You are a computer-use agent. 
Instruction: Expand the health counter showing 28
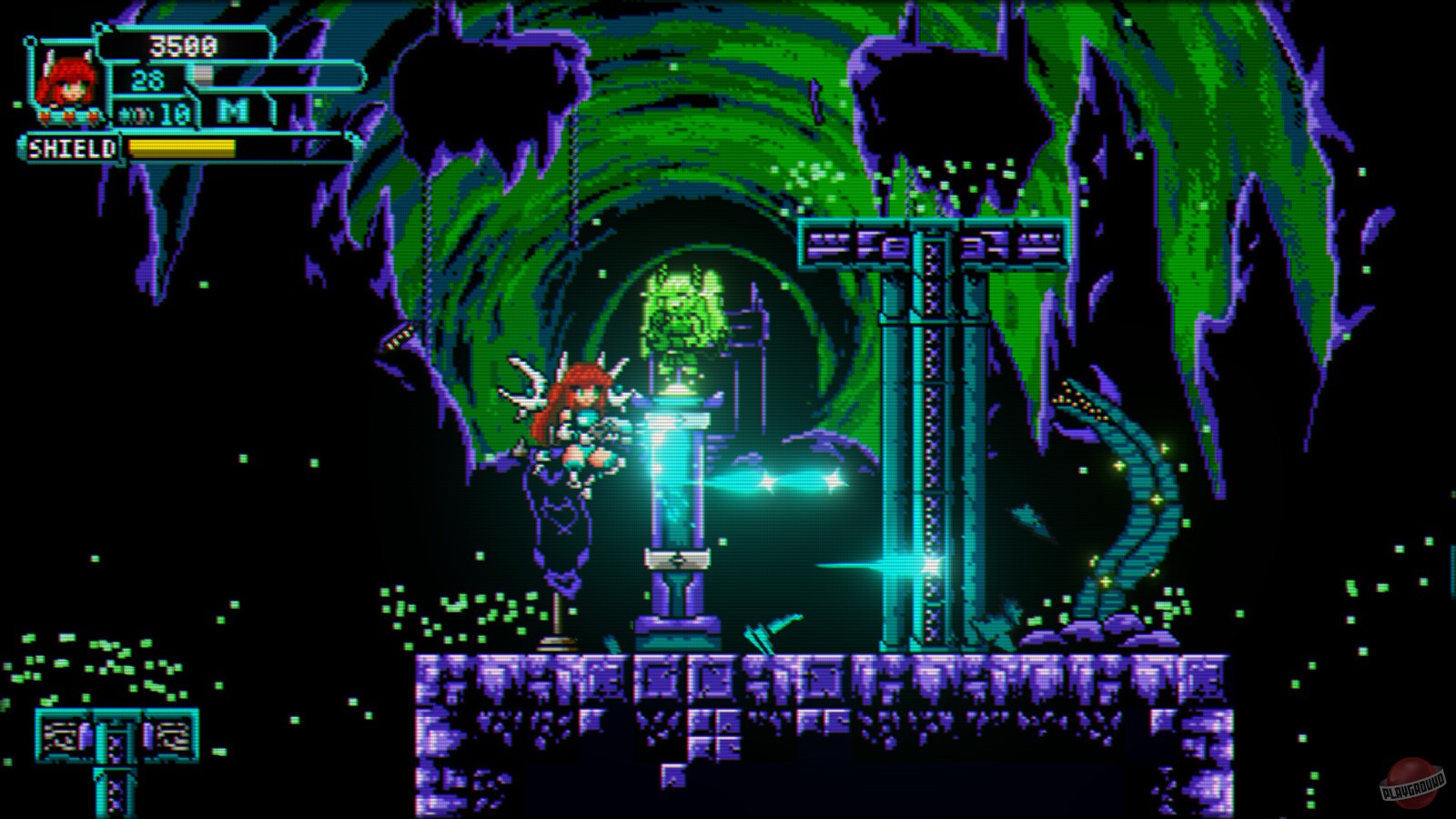coord(148,79)
